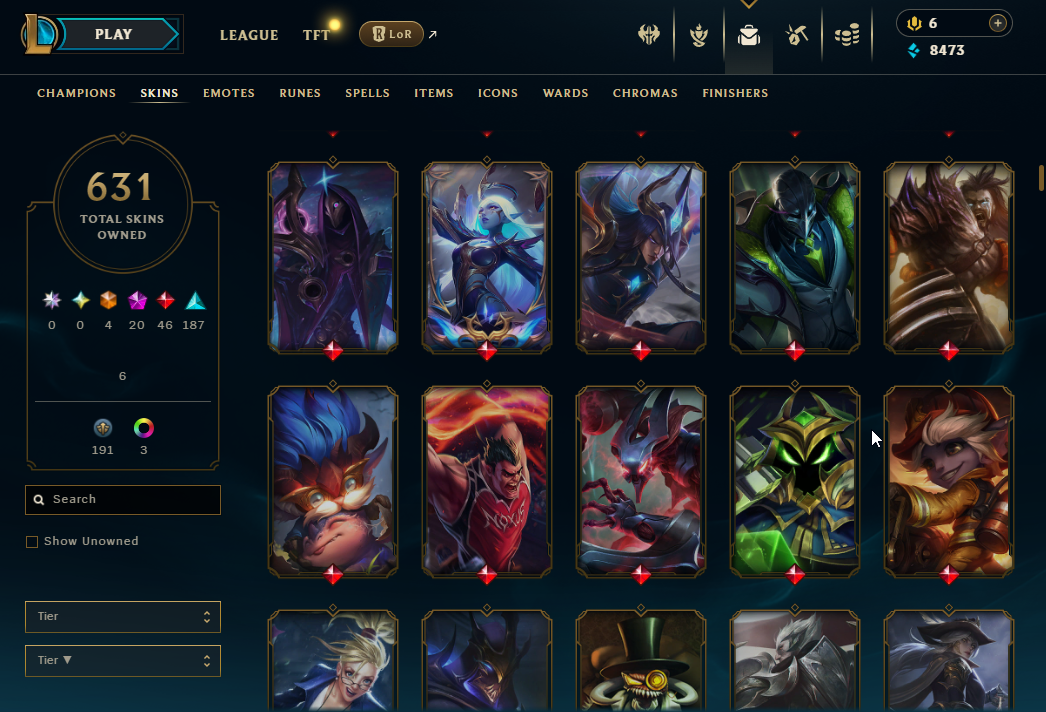1046x712 pixels.
Task: Click the skin Search field
Action: tap(123, 499)
